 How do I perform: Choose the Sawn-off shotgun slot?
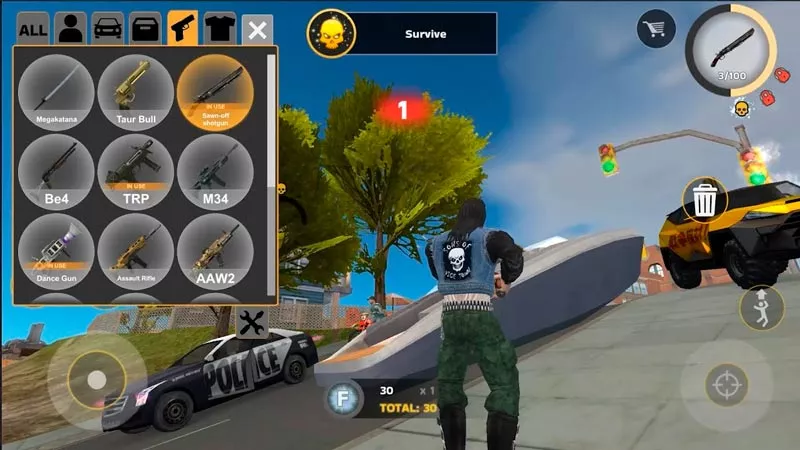click(x=215, y=90)
